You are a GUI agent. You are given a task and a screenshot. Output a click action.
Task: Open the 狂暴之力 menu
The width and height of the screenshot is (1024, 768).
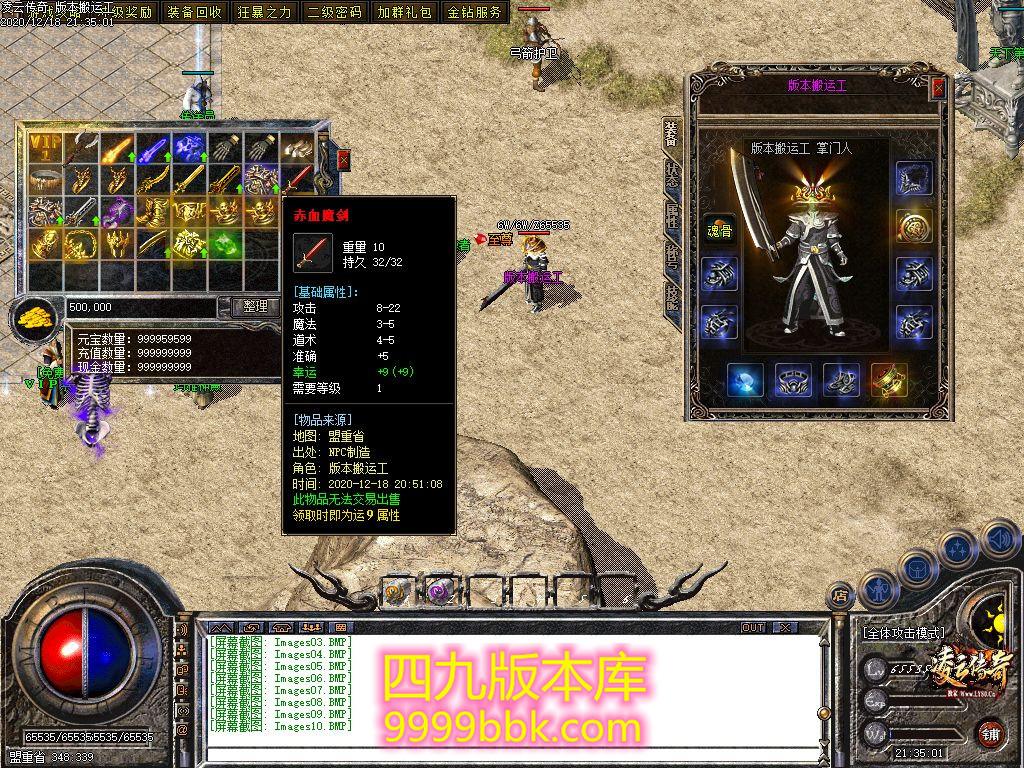point(265,12)
